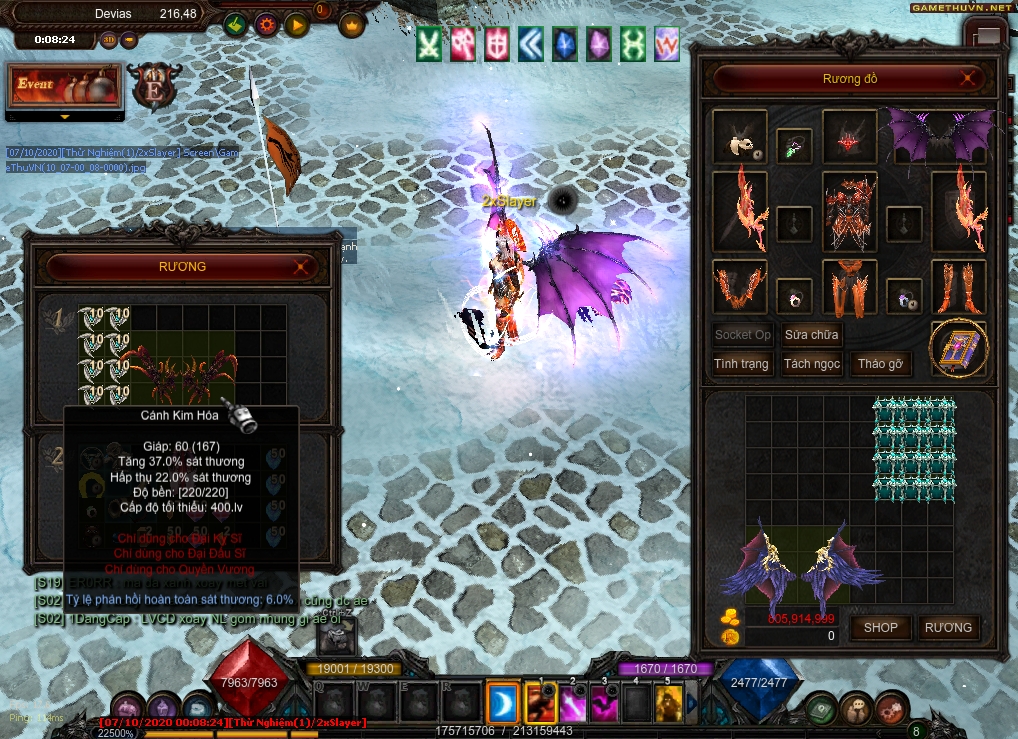Image resolution: width=1018 pixels, height=739 pixels.
Task: Click the Tháo gỡ button
Action: (880, 363)
